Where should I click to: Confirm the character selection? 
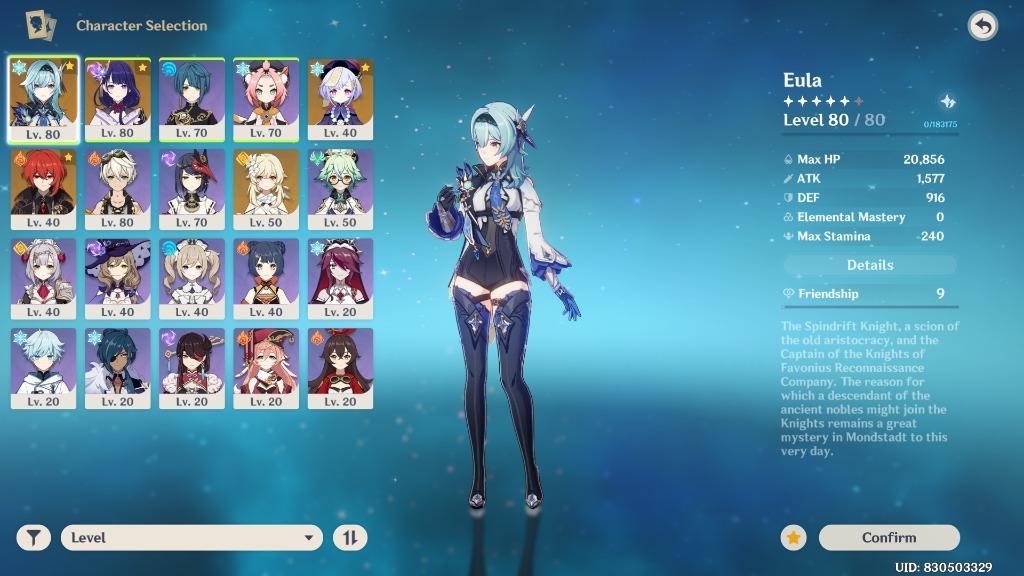coord(888,537)
